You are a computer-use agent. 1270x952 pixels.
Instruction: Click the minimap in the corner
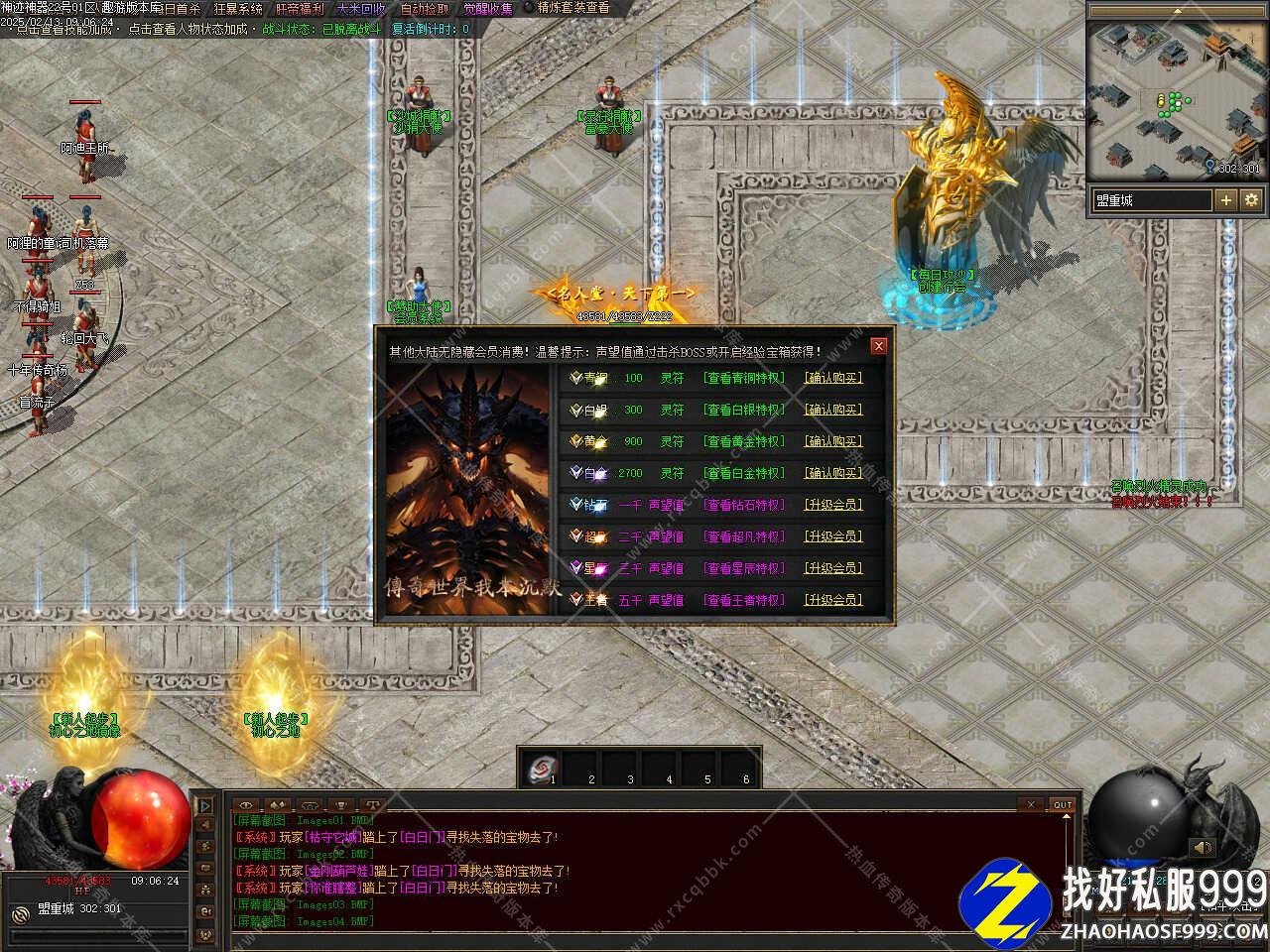pos(1177,100)
